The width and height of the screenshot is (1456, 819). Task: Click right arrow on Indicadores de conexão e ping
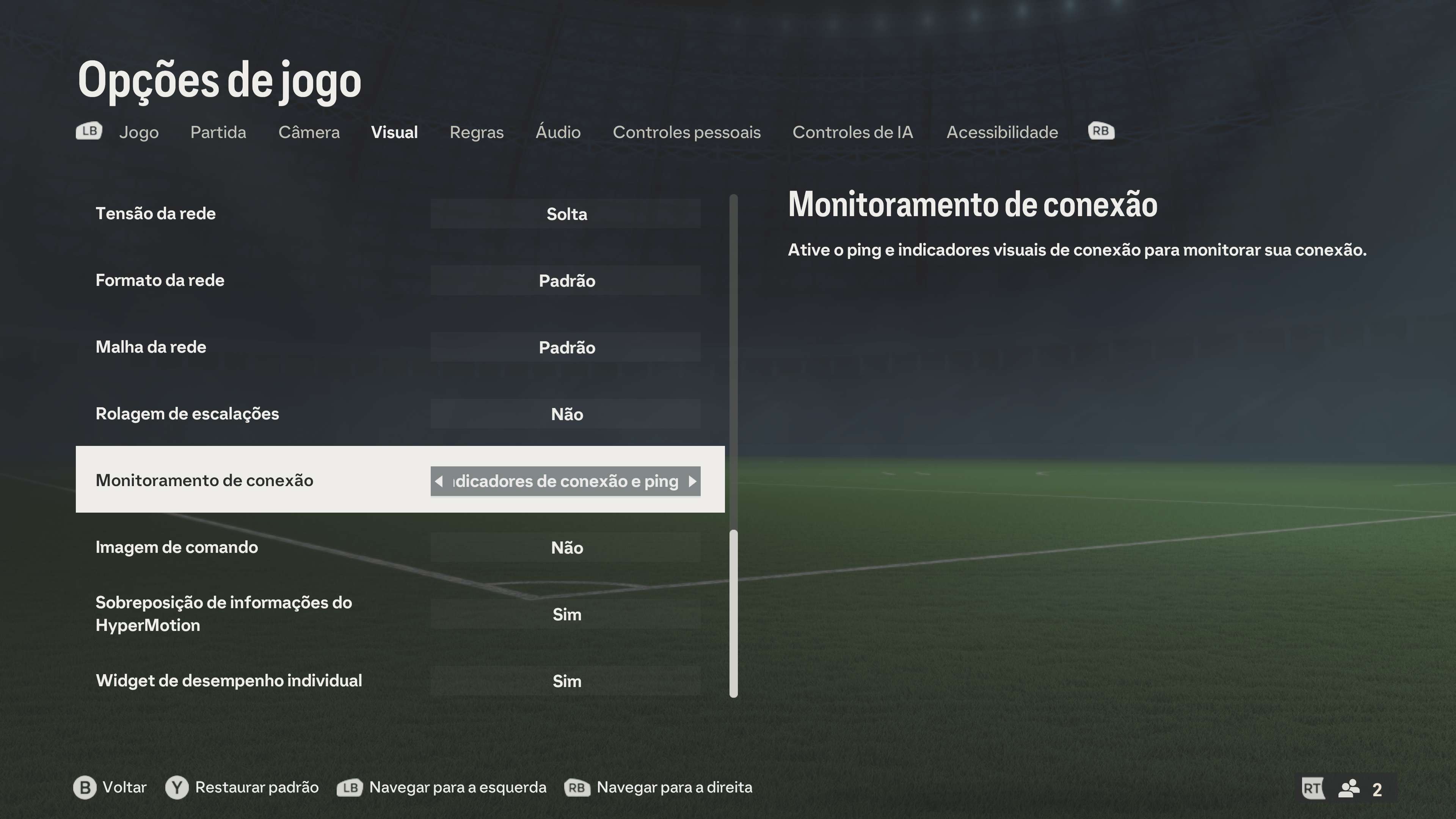click(693, 481)
